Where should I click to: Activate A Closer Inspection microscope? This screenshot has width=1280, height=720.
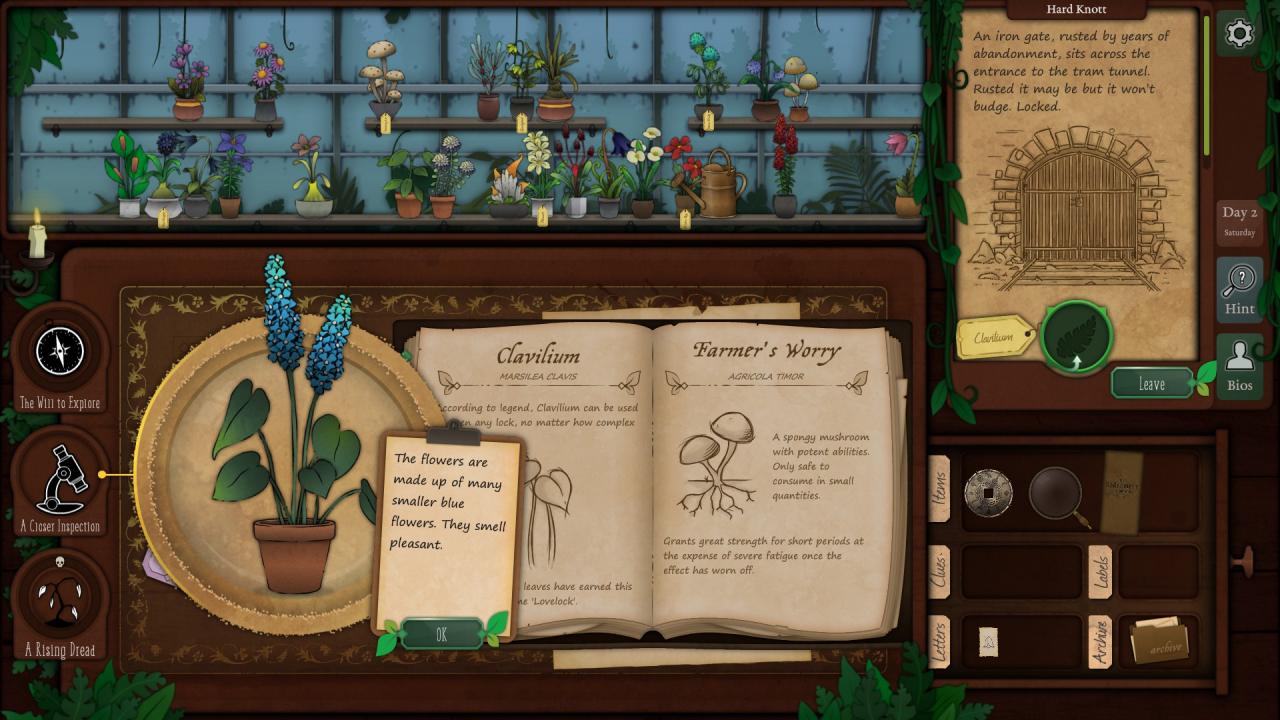(62, 478)
